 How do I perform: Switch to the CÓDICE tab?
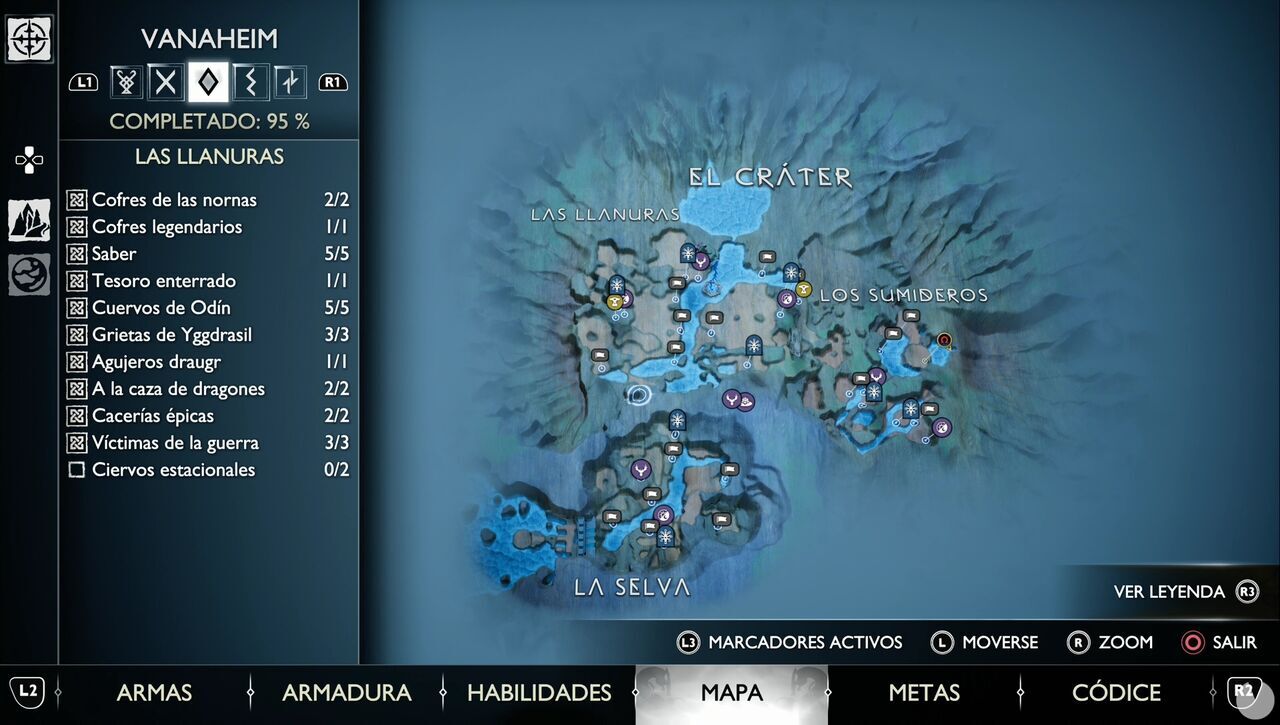pos(1116,692)
